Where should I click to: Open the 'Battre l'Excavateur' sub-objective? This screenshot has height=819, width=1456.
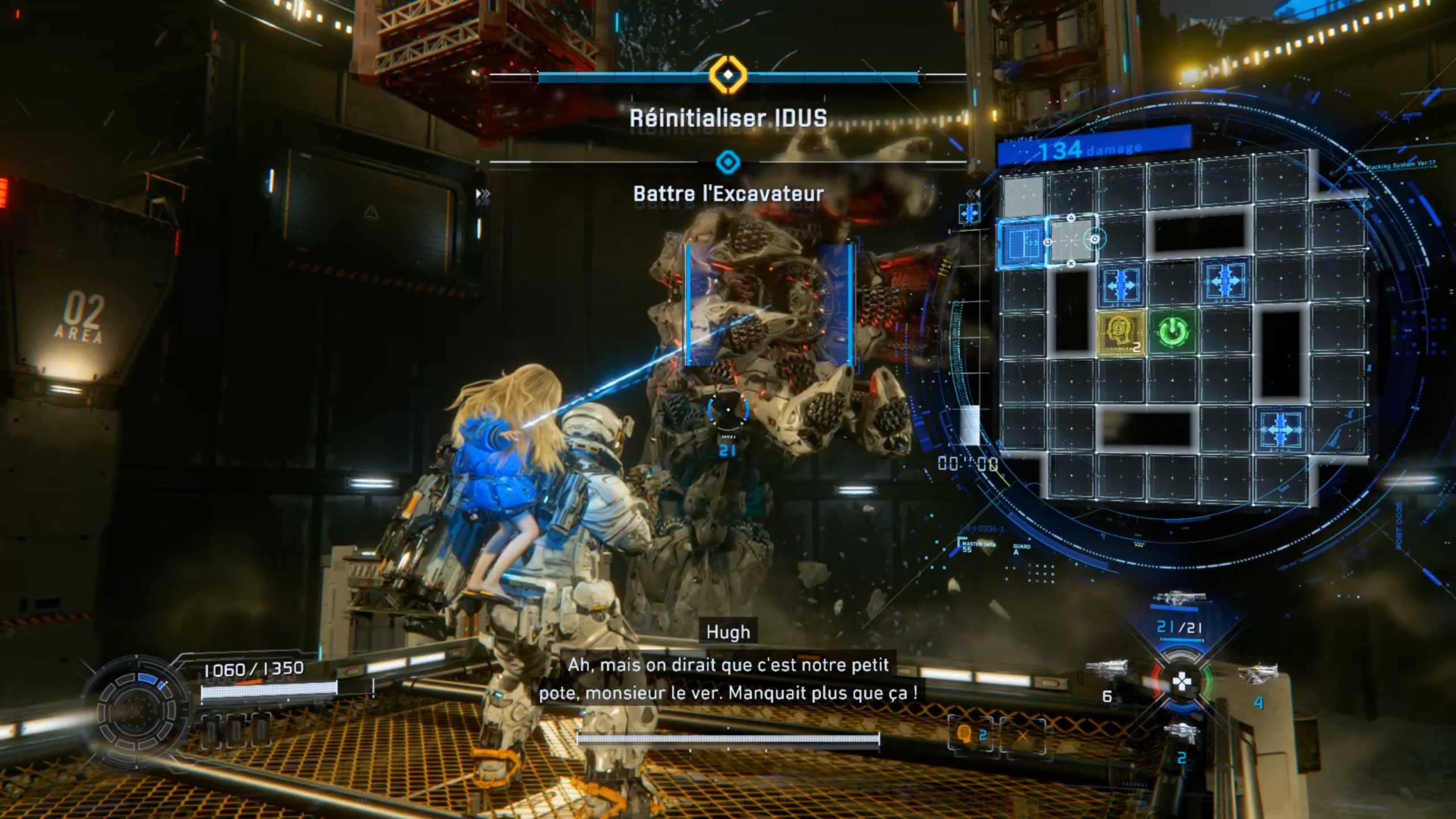[728, 194]
